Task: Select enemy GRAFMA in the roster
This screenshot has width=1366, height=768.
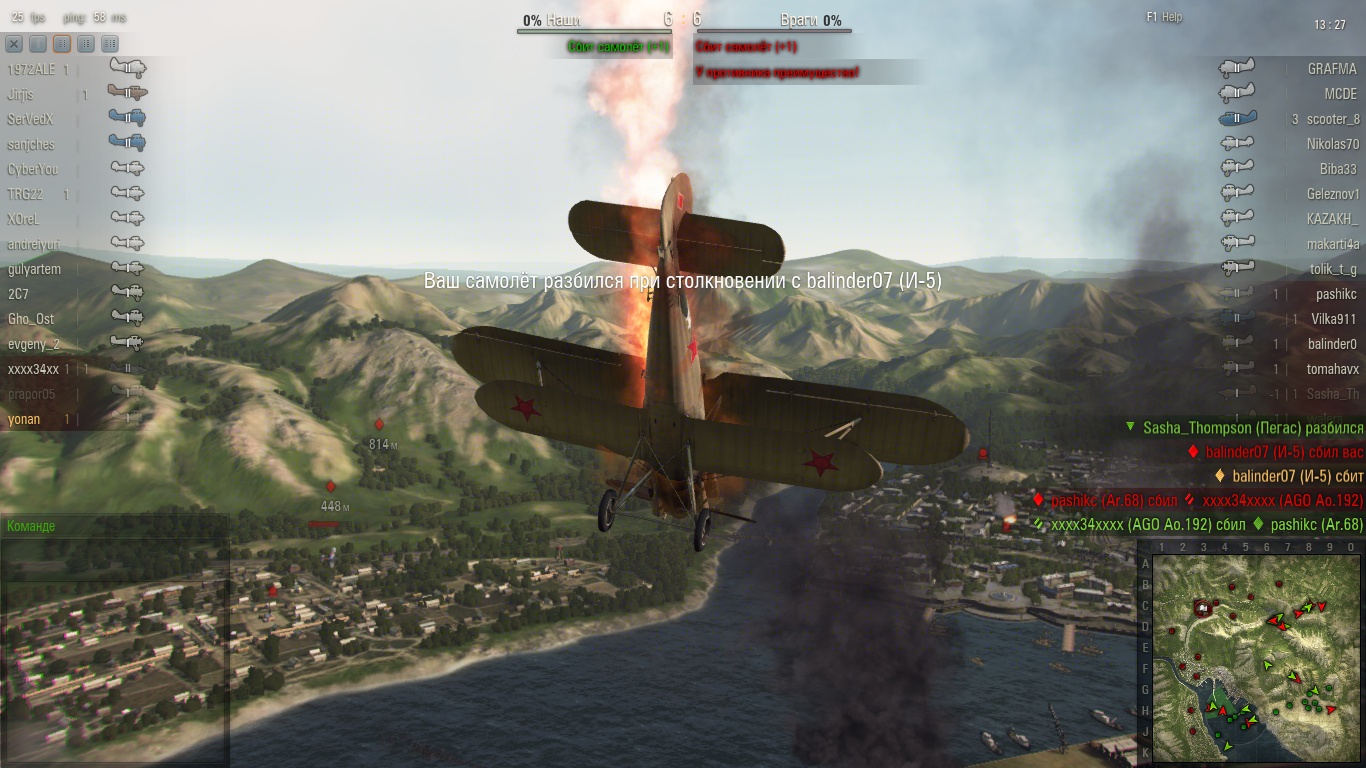Action: (x=1332, y=70)
